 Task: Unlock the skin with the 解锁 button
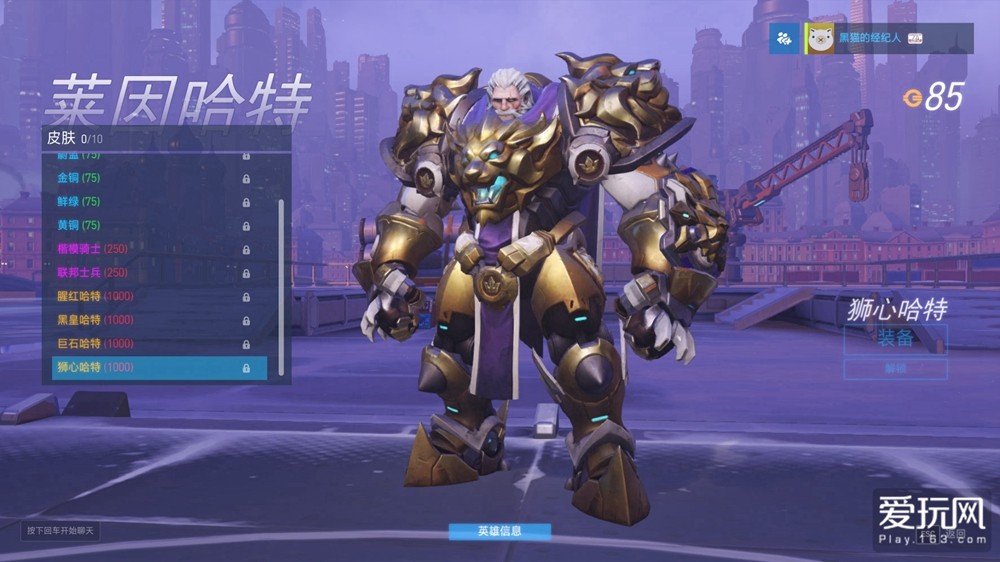point(895,369)
